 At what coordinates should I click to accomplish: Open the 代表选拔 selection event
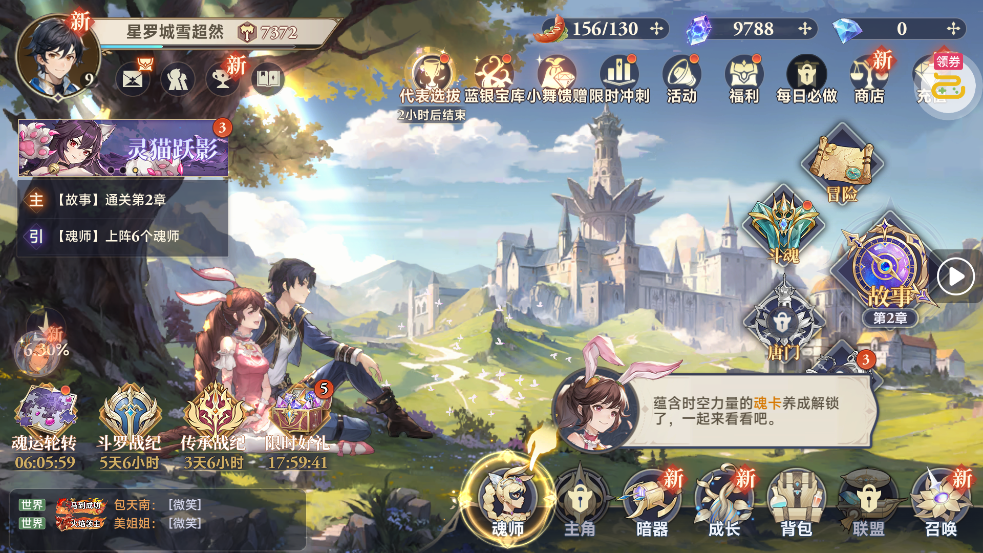click(430, 78)
